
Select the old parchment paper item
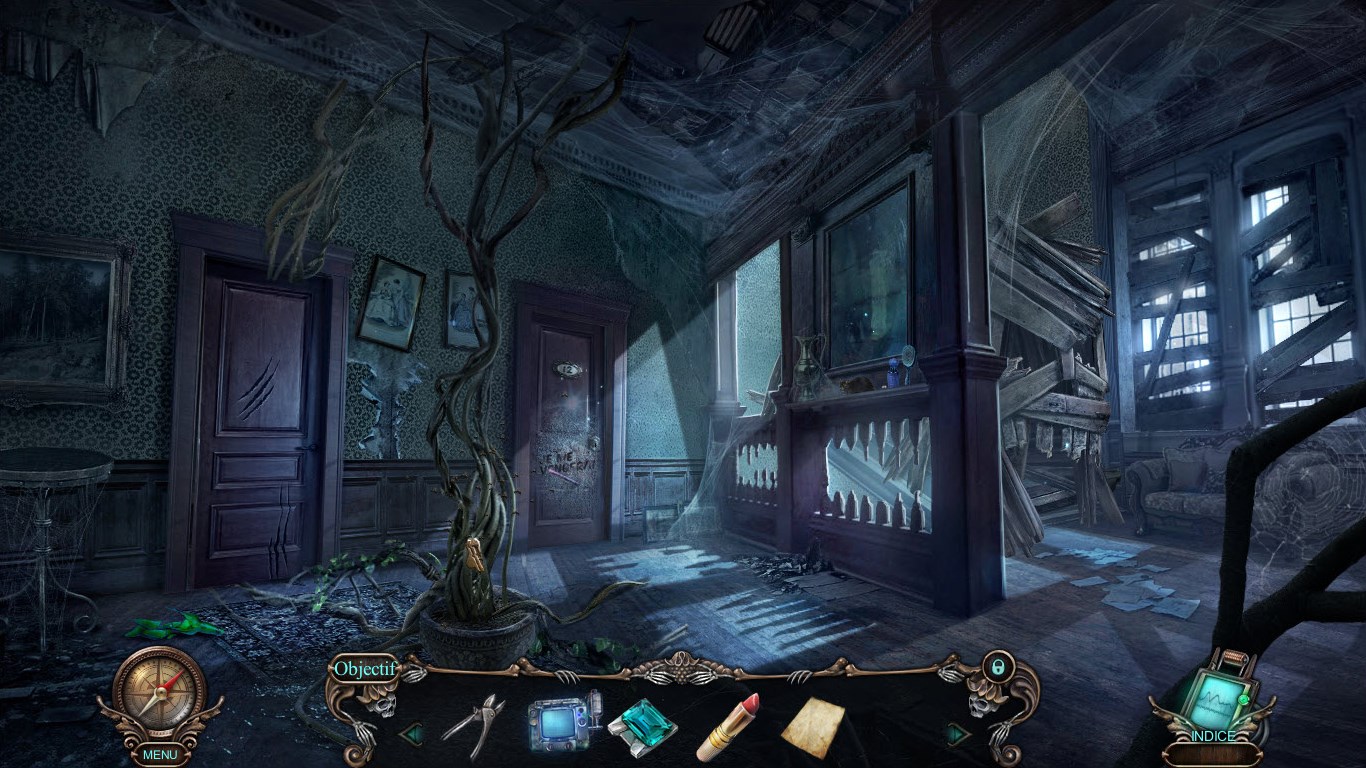click(x=811, y=727)
